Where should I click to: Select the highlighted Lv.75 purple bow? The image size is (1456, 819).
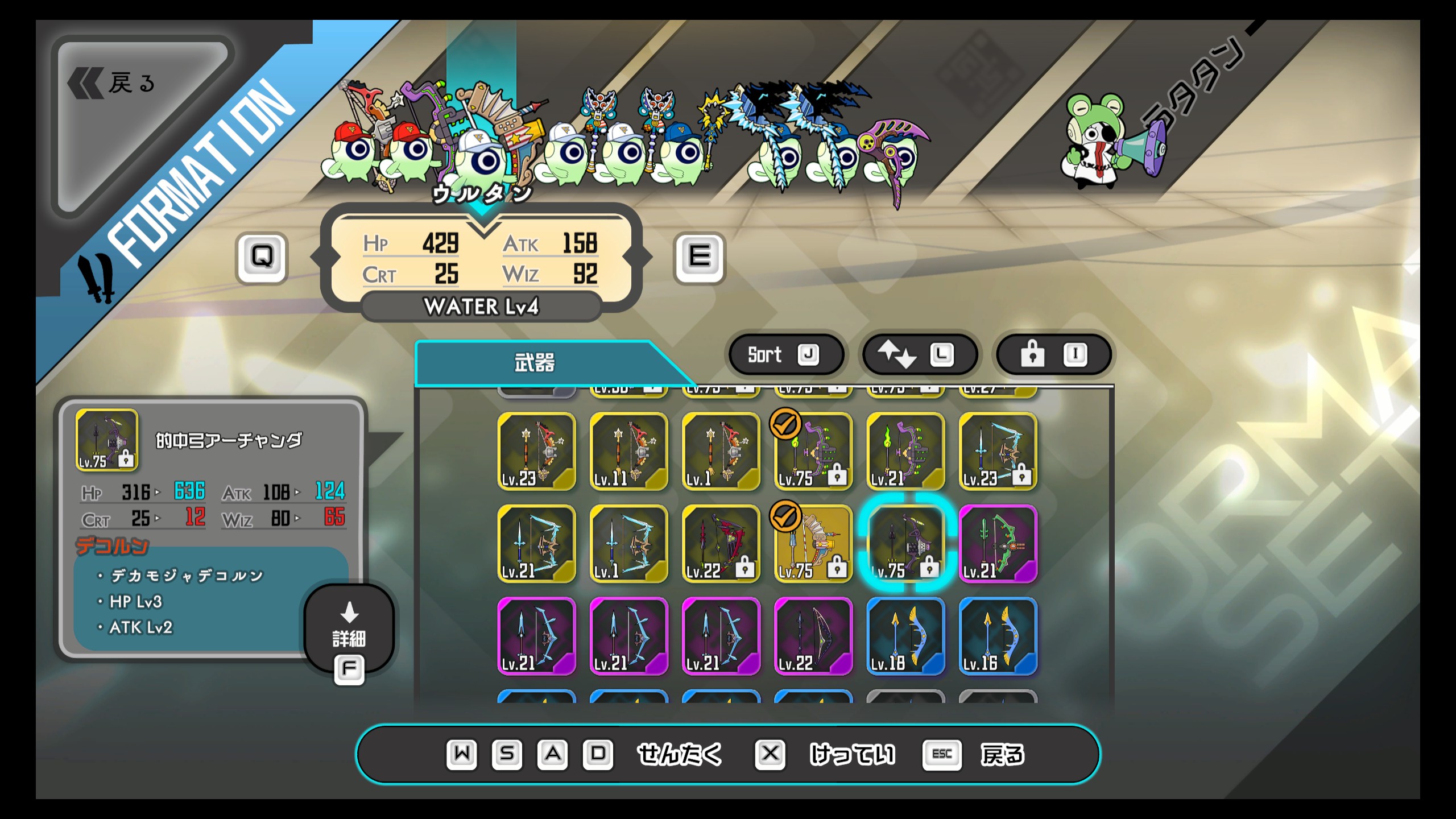[x=905, y=544]
